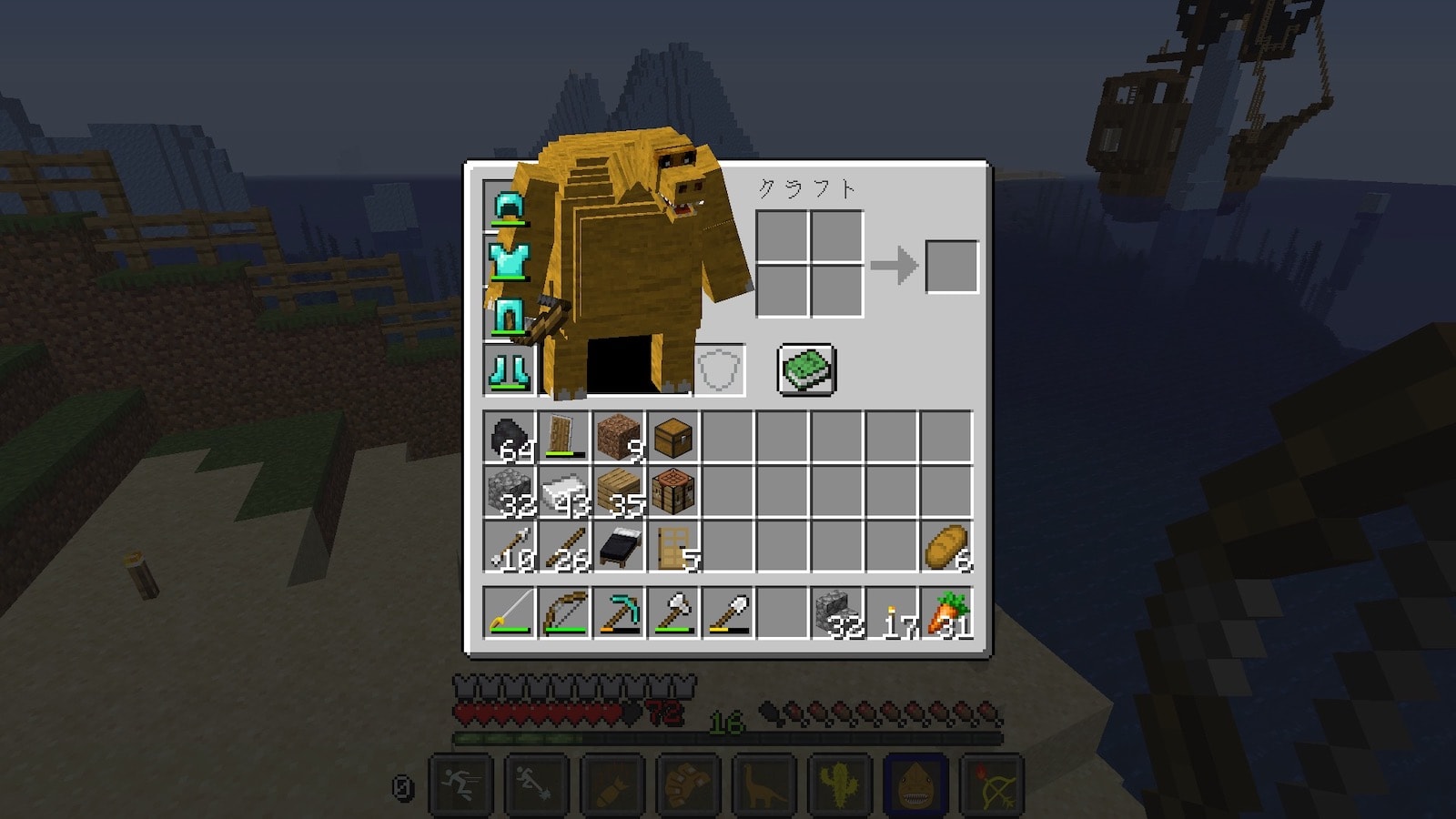This screenshot has height=819, width=1456.
Task: Pick up the 35 oak planks
Action: pyautogui.click(x=619, y=492)
